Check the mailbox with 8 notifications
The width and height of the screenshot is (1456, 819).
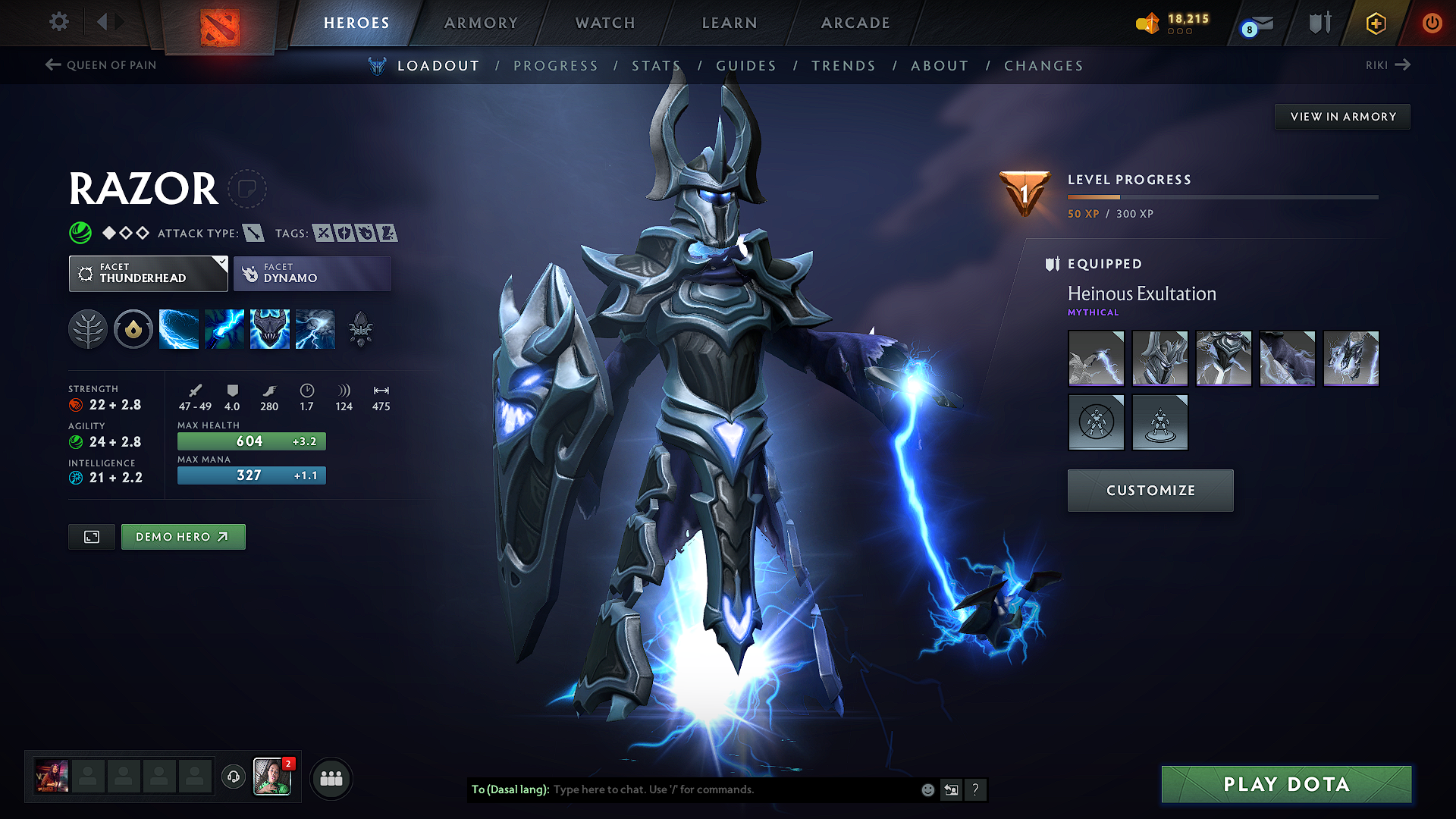tap(1257, 24)
